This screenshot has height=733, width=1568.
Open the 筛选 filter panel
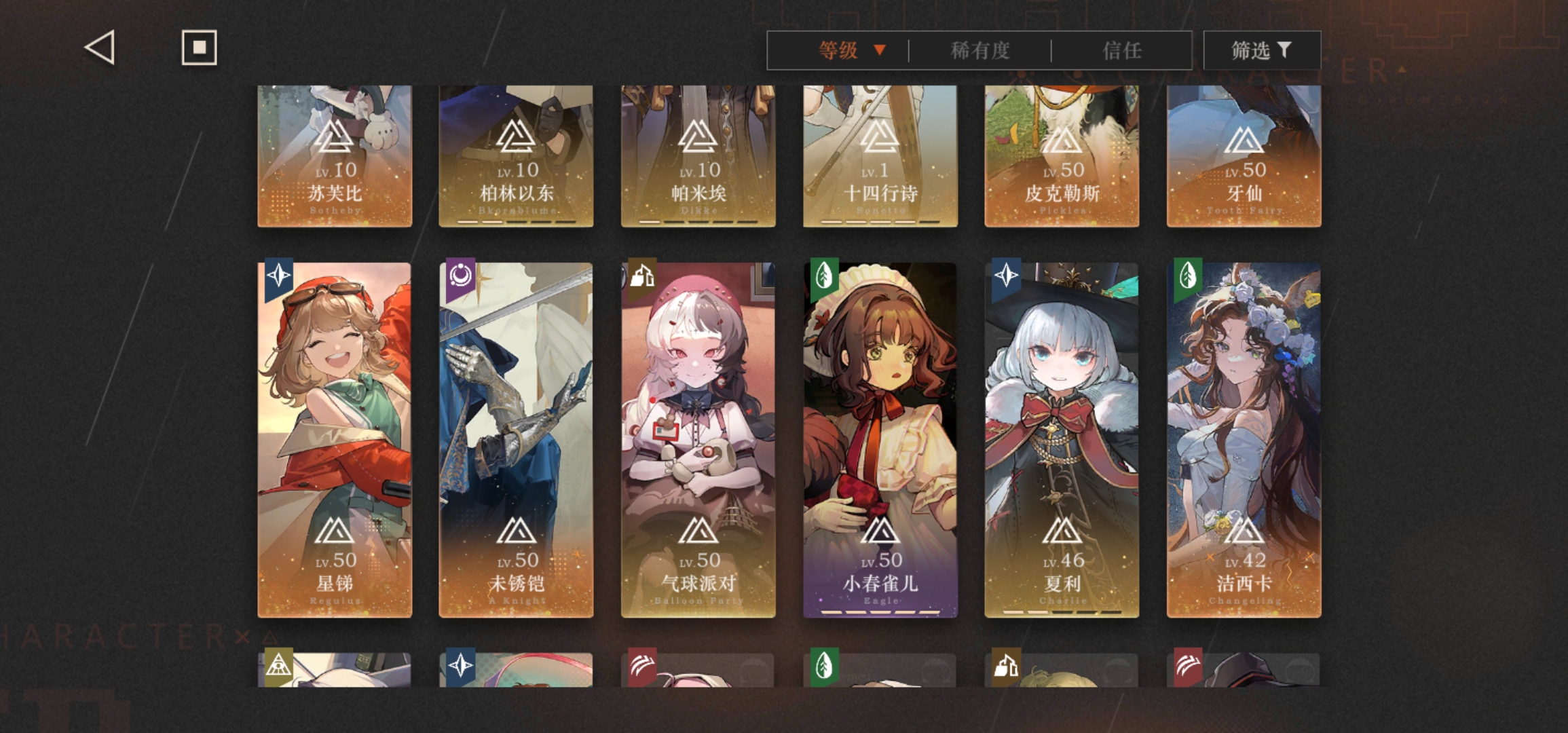pos(1261,50)
